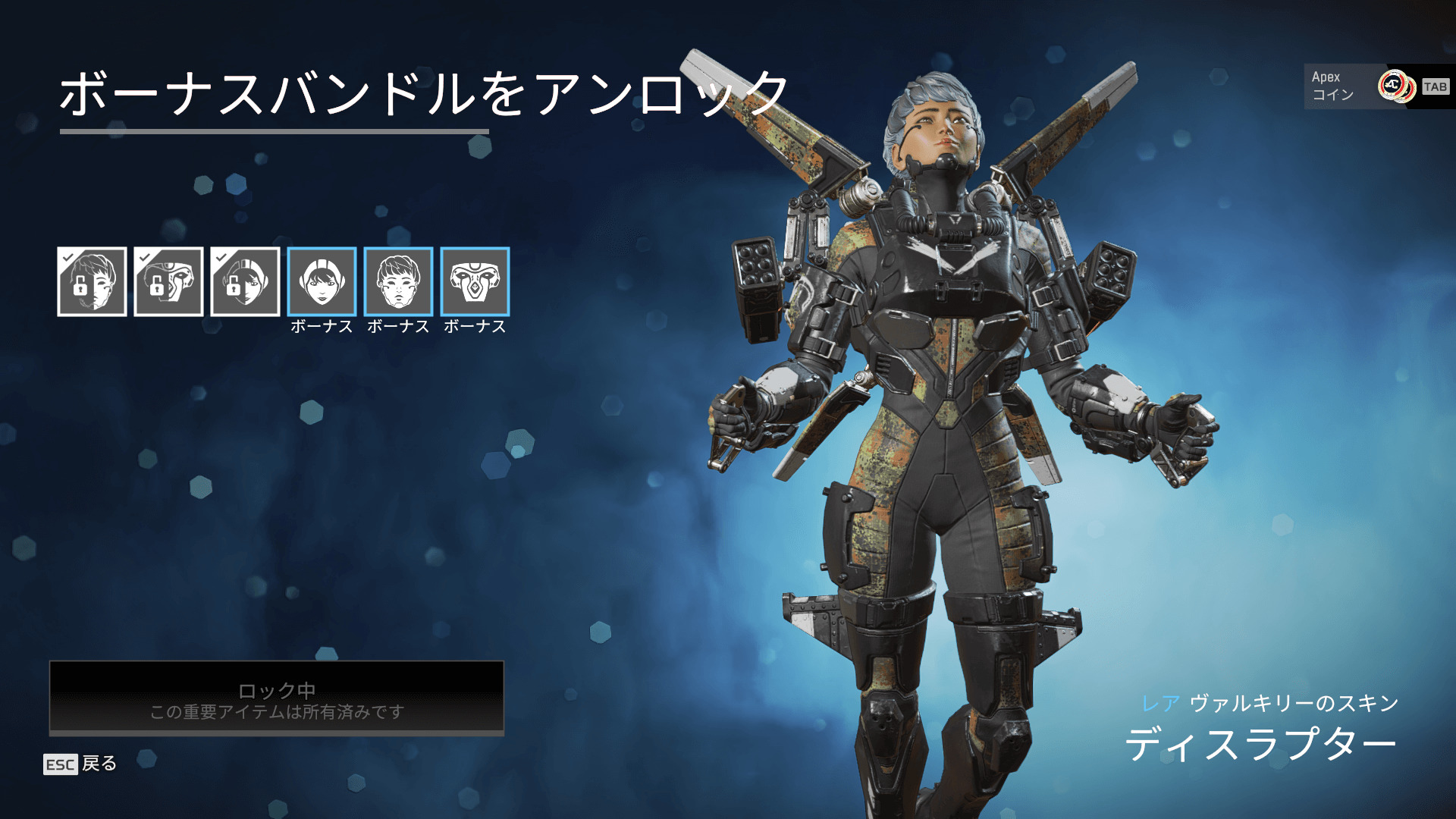Select the owned Wraith unlock tile with padlock

tap(245, 281)
